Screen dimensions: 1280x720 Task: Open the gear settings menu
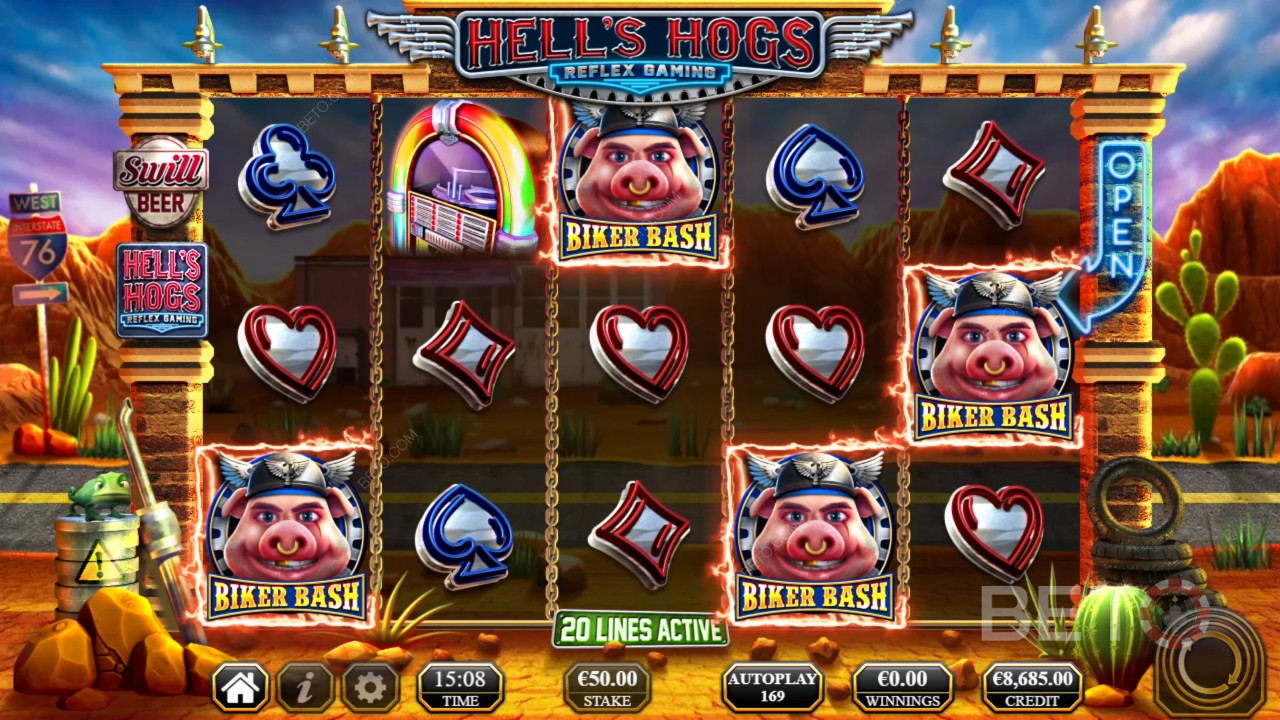[371, 687]
